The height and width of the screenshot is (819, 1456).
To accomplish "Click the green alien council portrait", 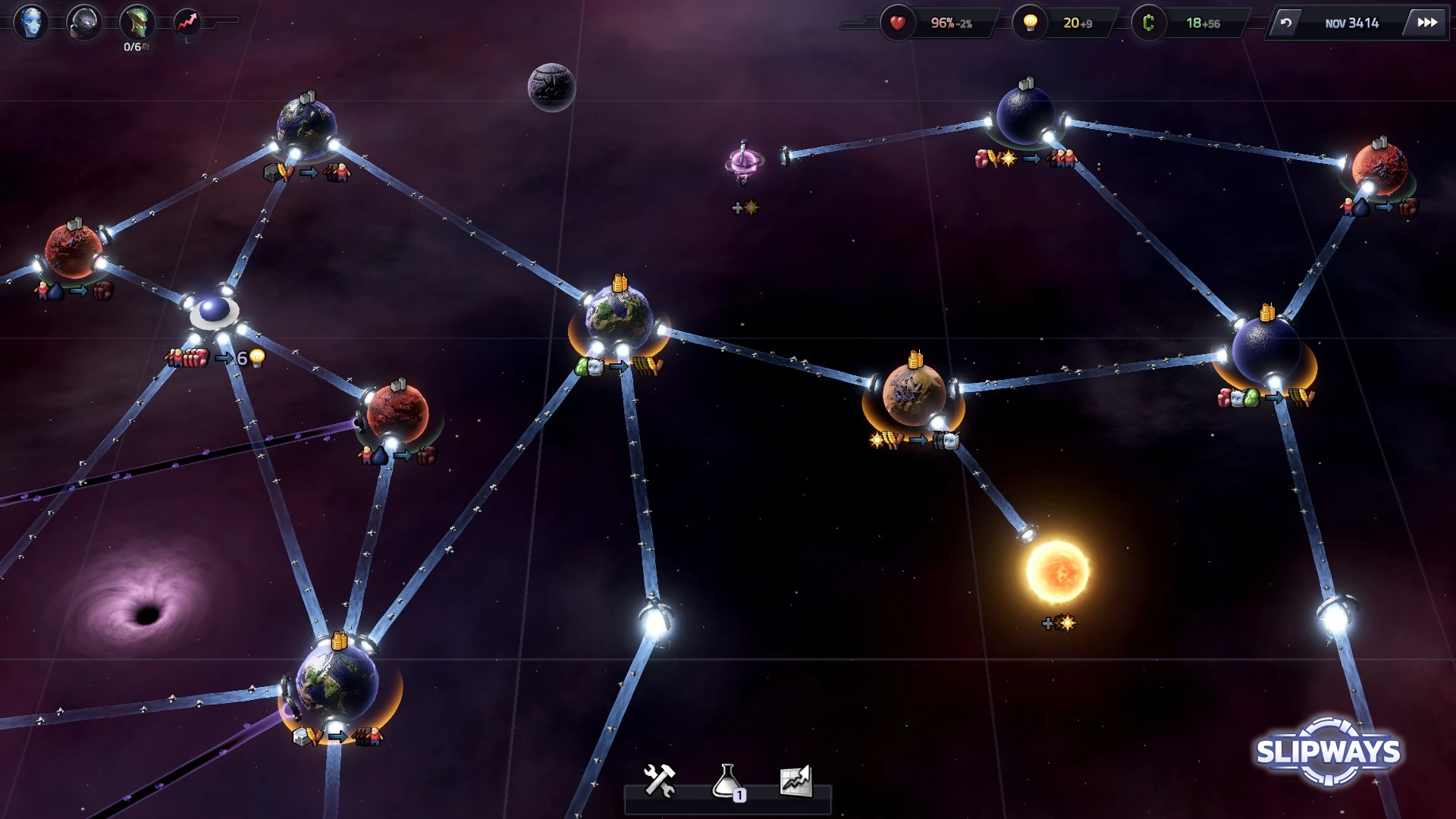I will point(136,22).
